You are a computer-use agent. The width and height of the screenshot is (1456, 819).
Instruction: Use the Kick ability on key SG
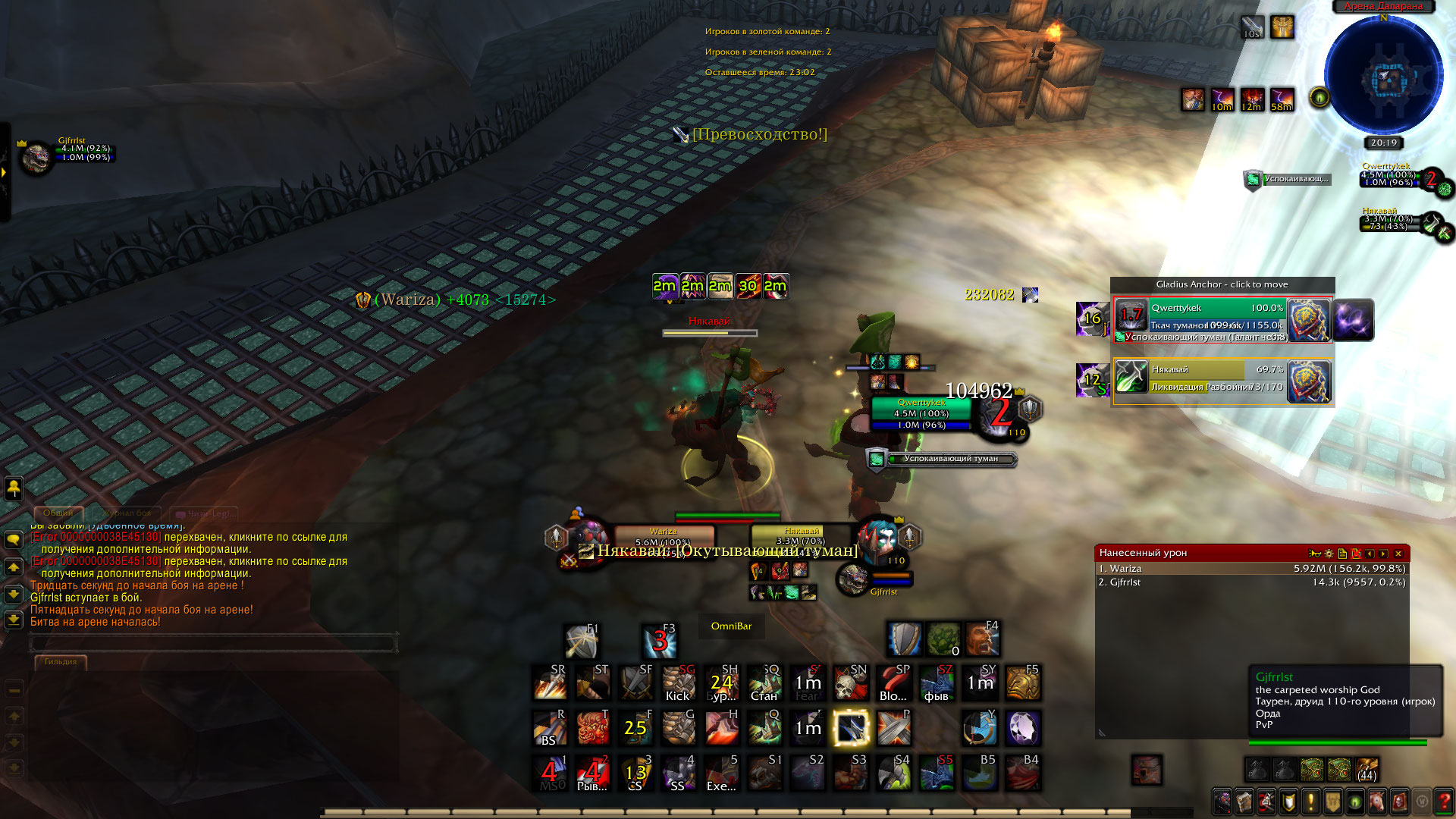click(679, 683)
